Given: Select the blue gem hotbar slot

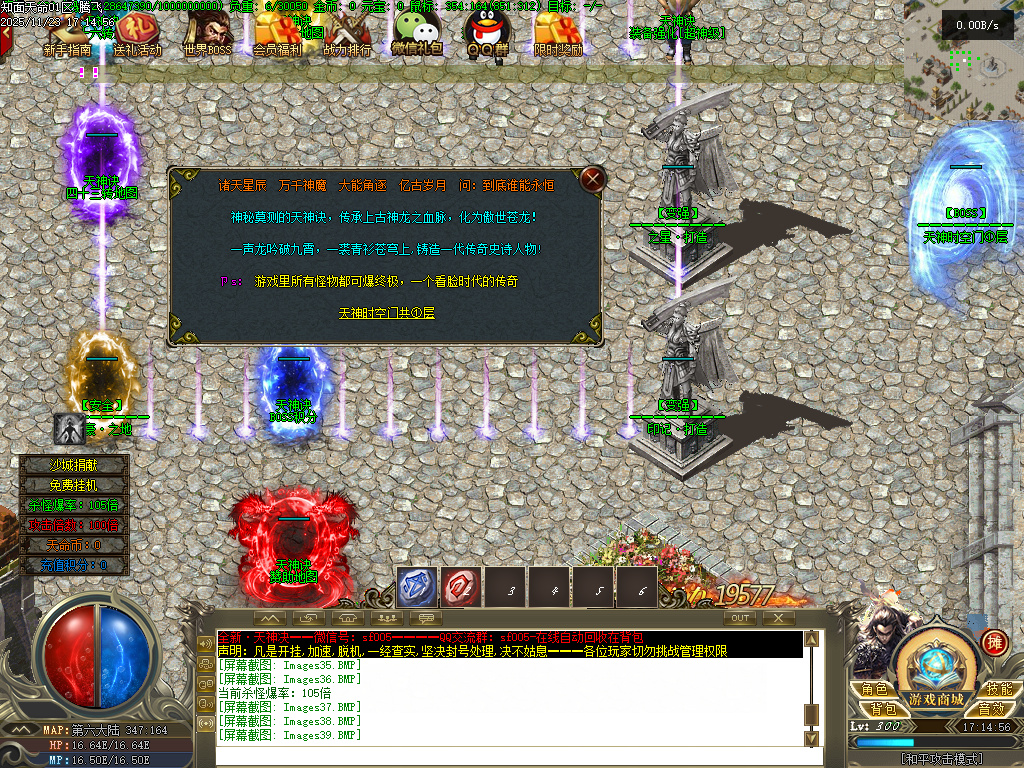Looking at the screenshot, I should (x=417, y=588).
